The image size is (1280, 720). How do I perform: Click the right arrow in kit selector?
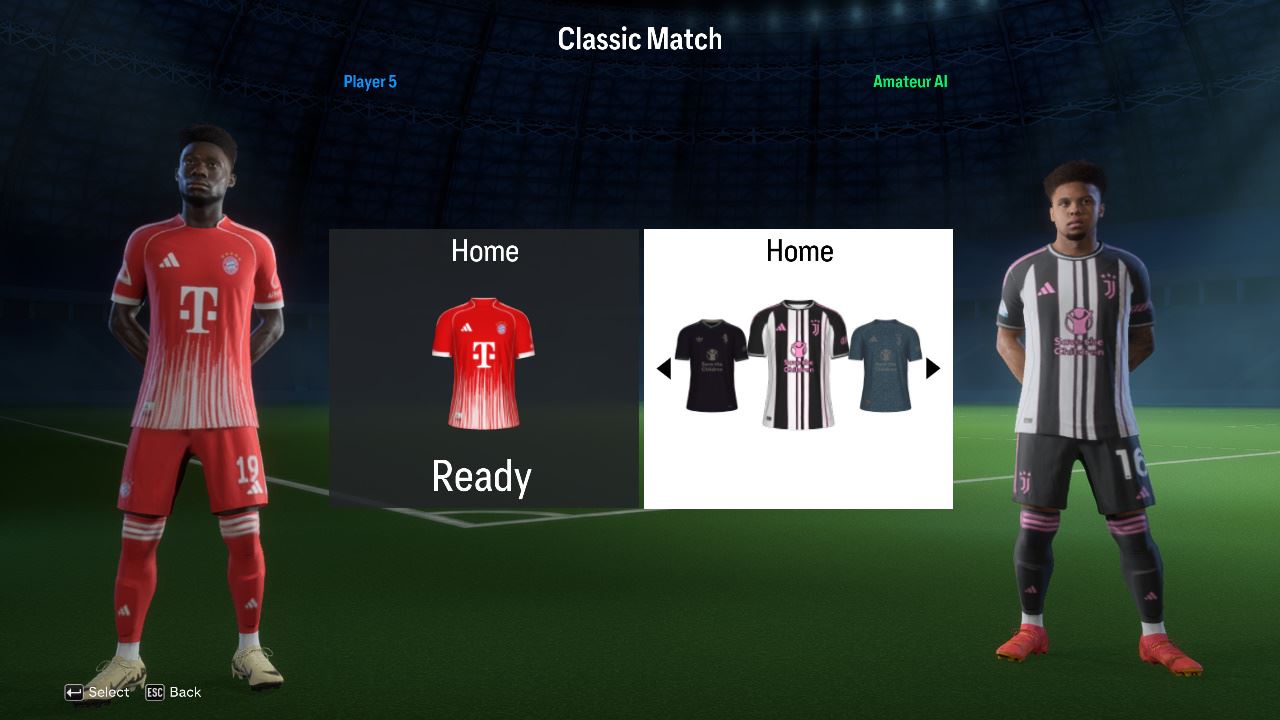(933, 368)
